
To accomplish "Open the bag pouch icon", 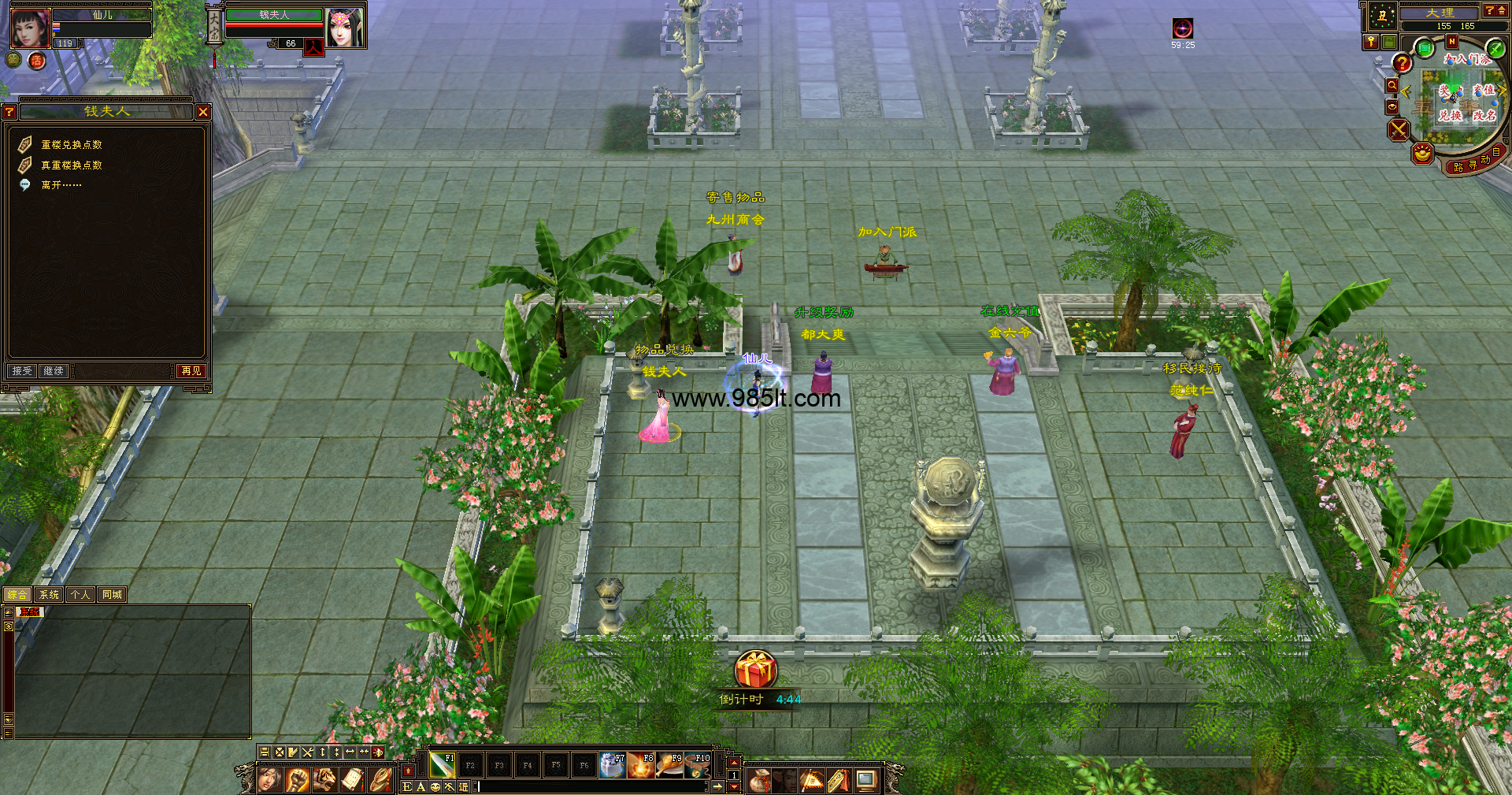I will (x=759, y=781).
